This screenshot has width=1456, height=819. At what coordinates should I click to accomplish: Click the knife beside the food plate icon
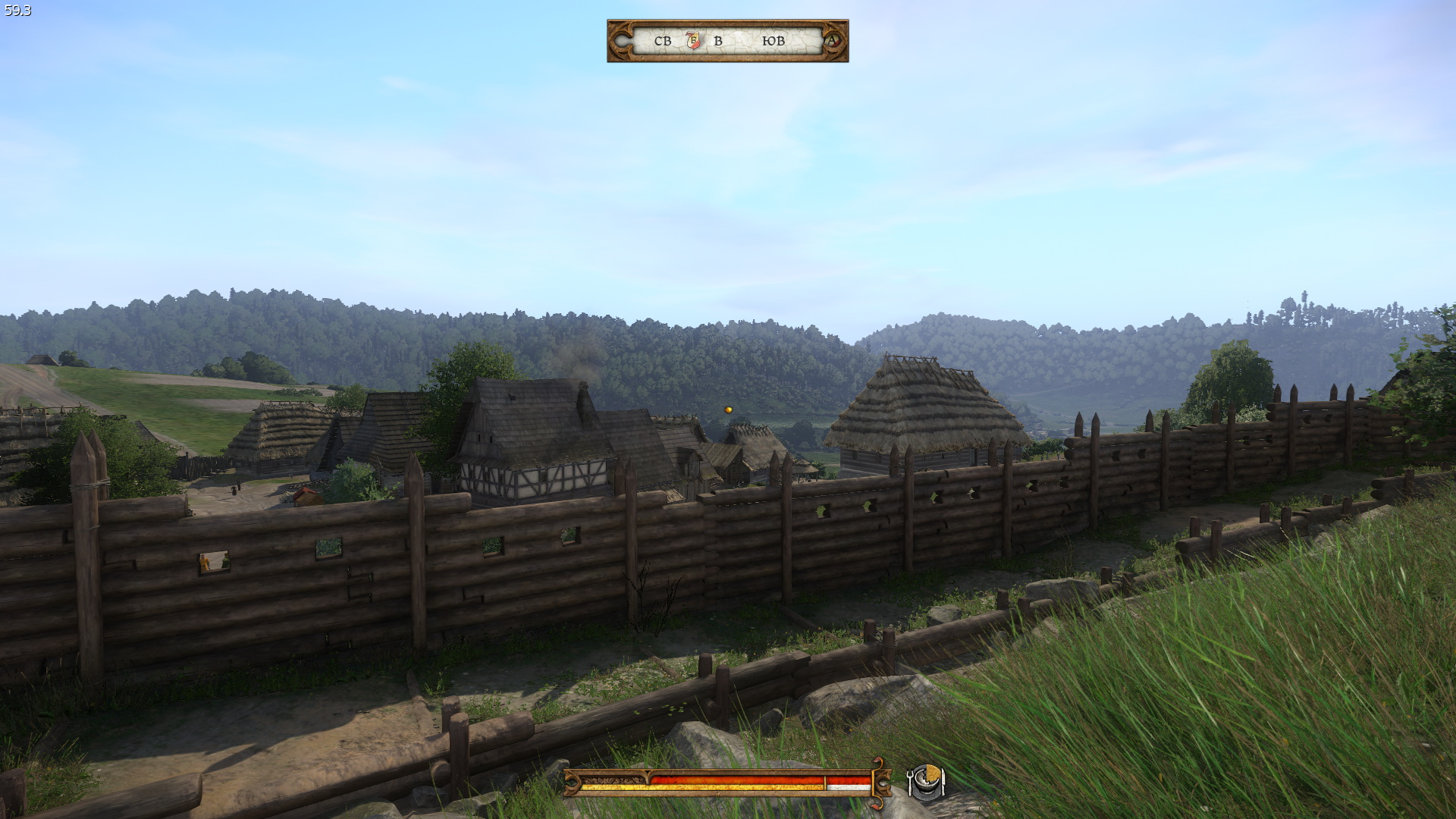(943, 783)
